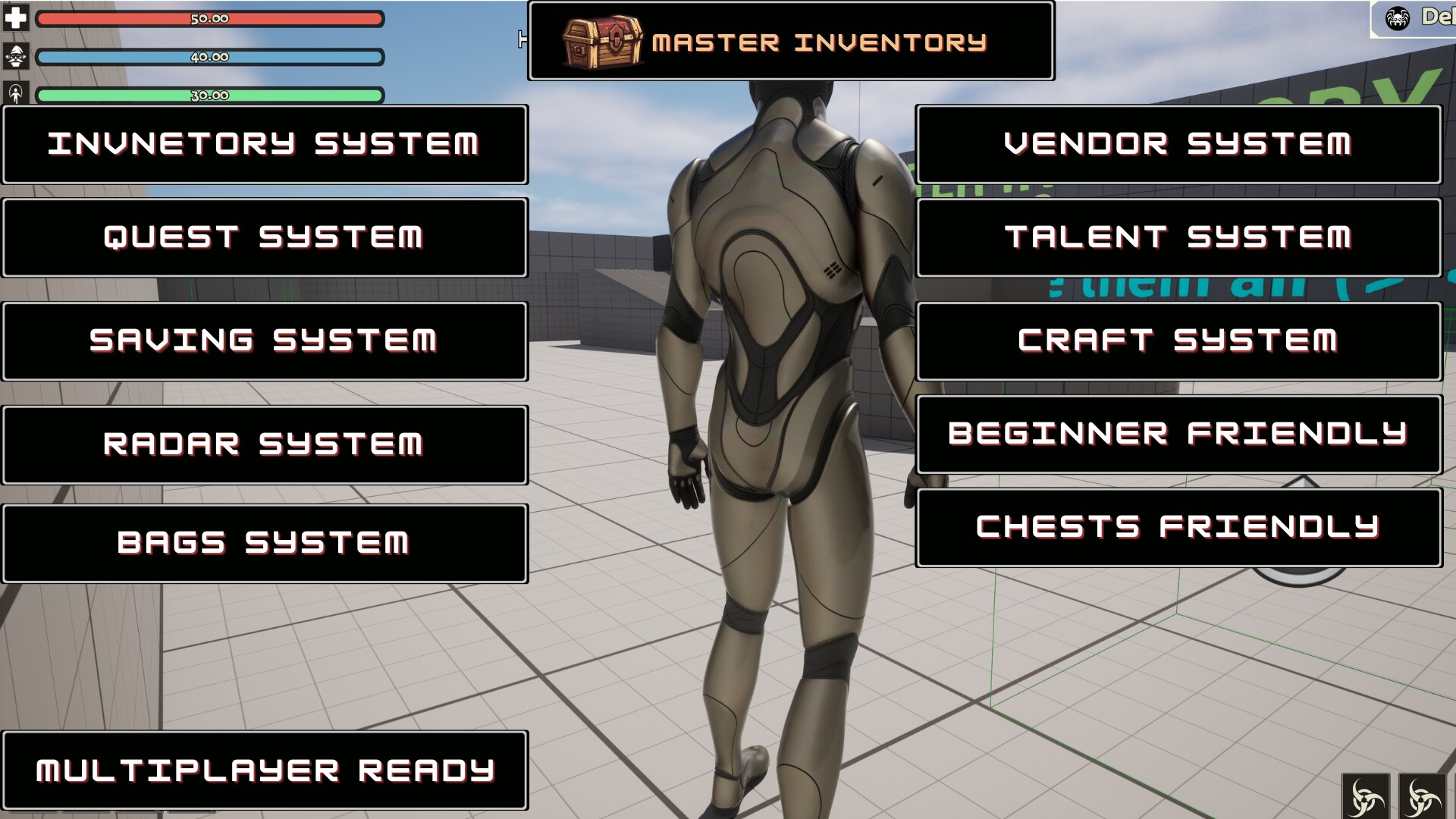This screenshot has width=1456, height=819.
Task: Click the Beginner Friendly button
Action: tap(1178, 434)
